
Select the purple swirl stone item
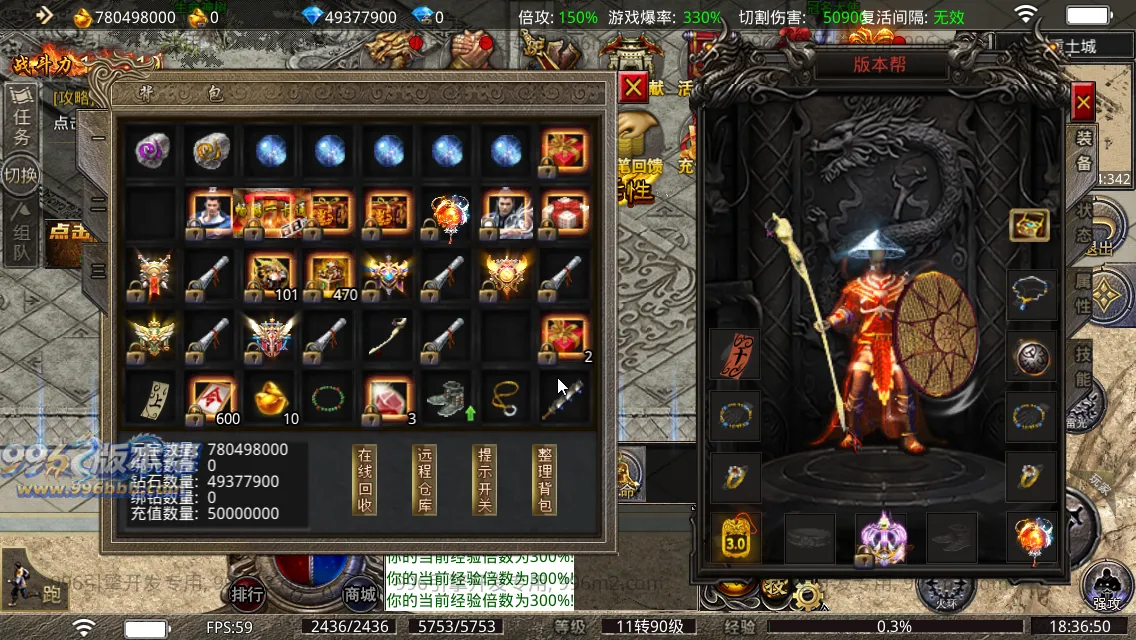coord(154,151)
